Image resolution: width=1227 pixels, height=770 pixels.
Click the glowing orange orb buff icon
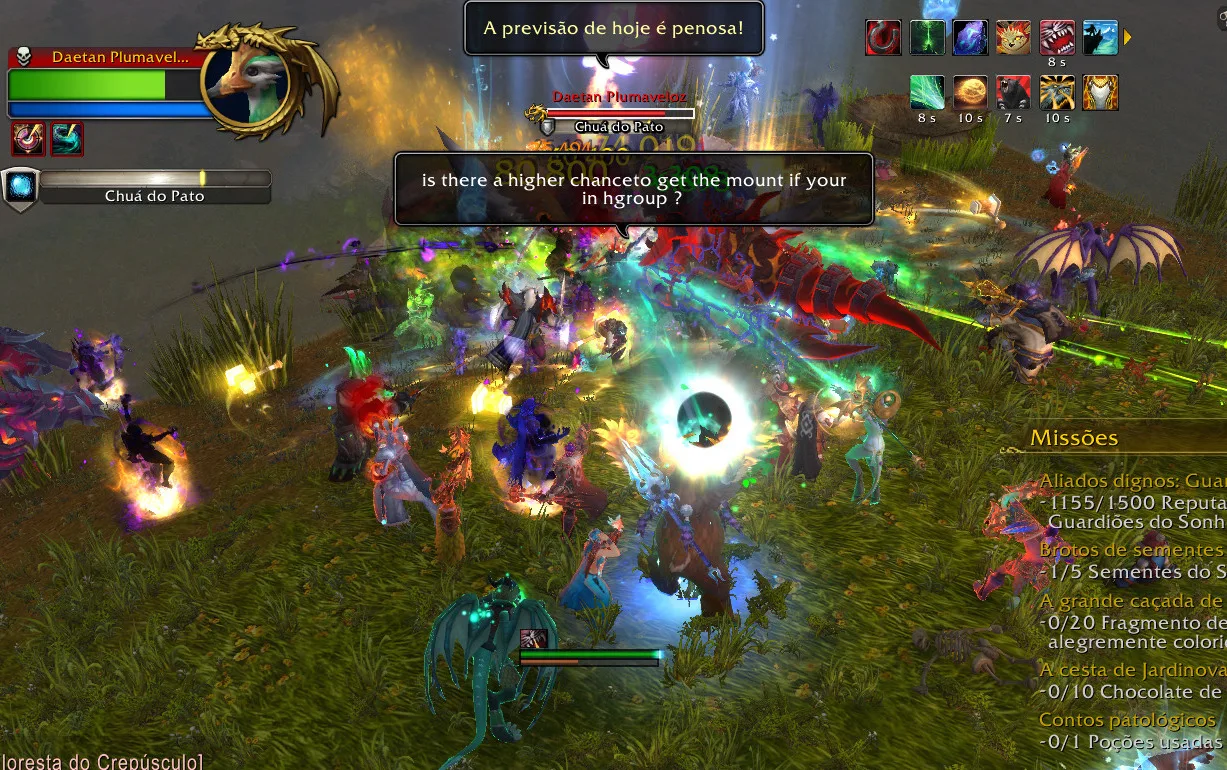[970, 93]
